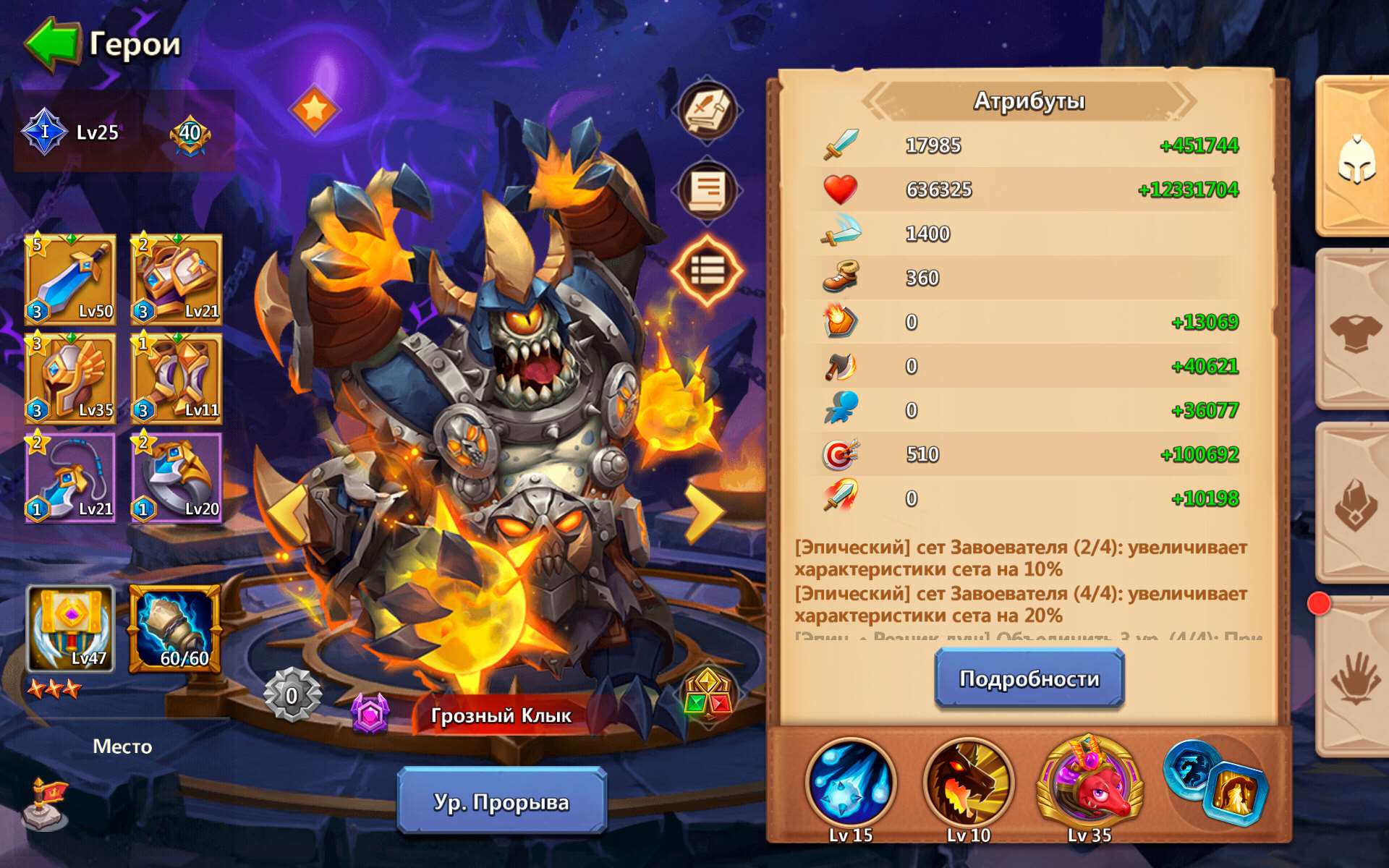This screenshot has height=868, width=1389.
Task: Select the frost skill at Lv 15
Action: [x=850, y=785]
